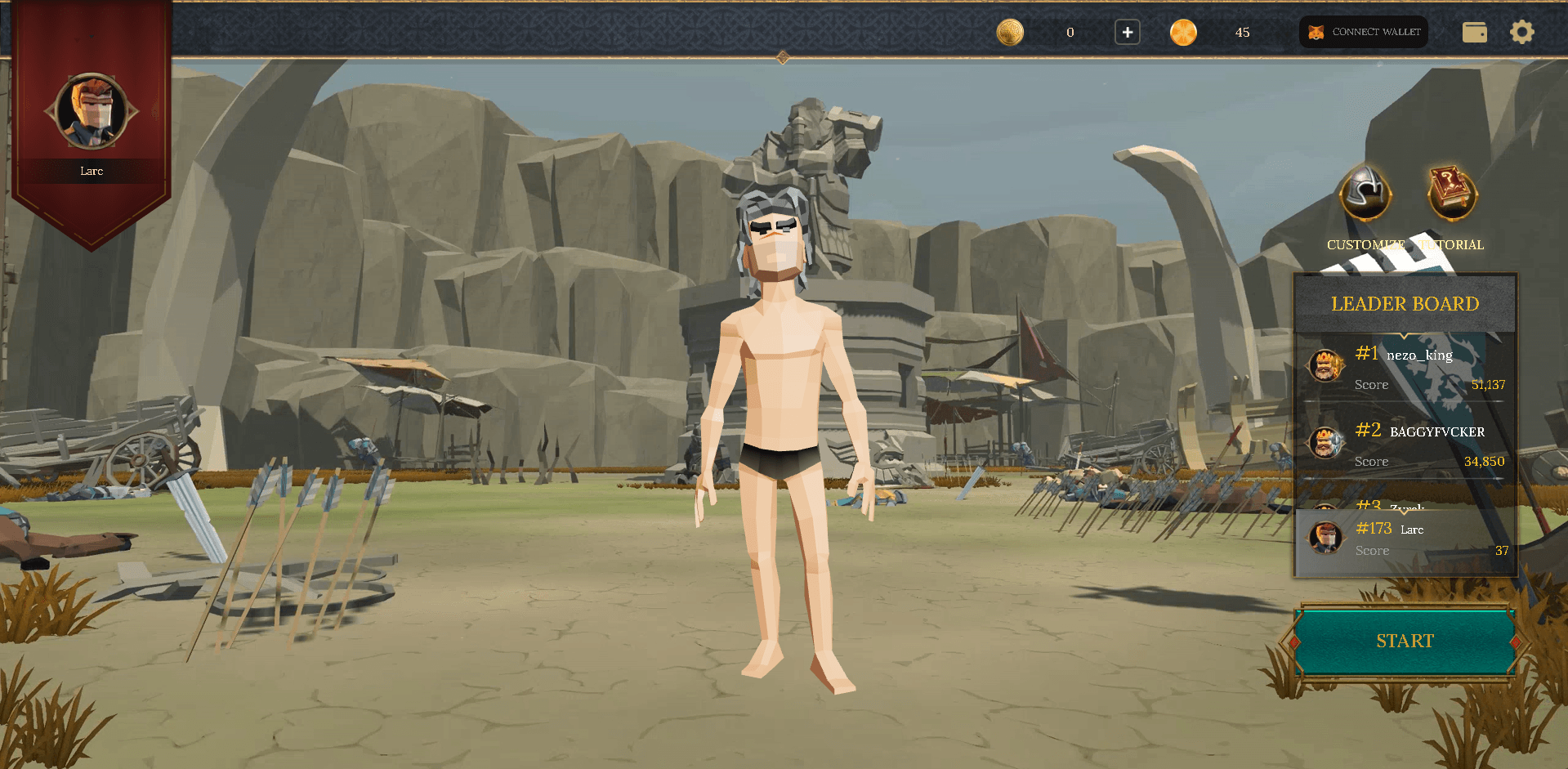1568x769 pixels.
Task: Click the Larc profile banner portrait
Action: [x=92, y=112]
